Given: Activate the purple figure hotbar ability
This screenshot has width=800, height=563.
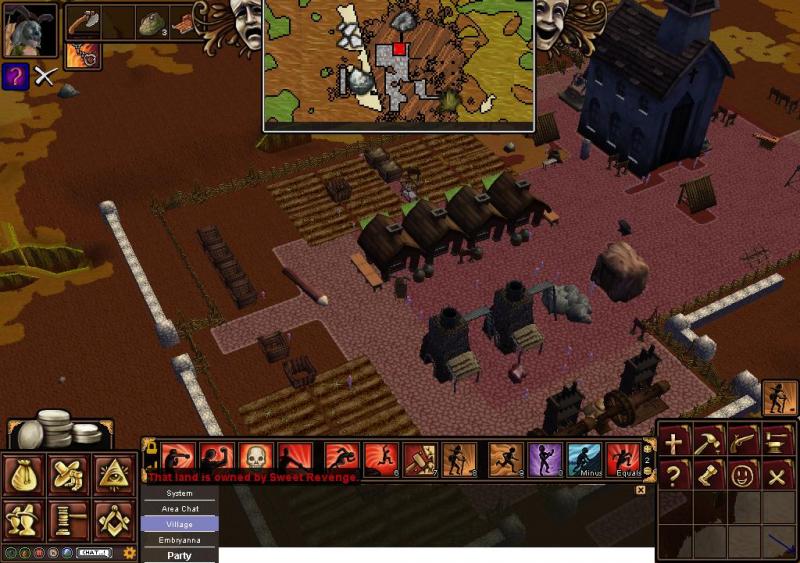Looking at the screenshot, I should pos(544,459).
